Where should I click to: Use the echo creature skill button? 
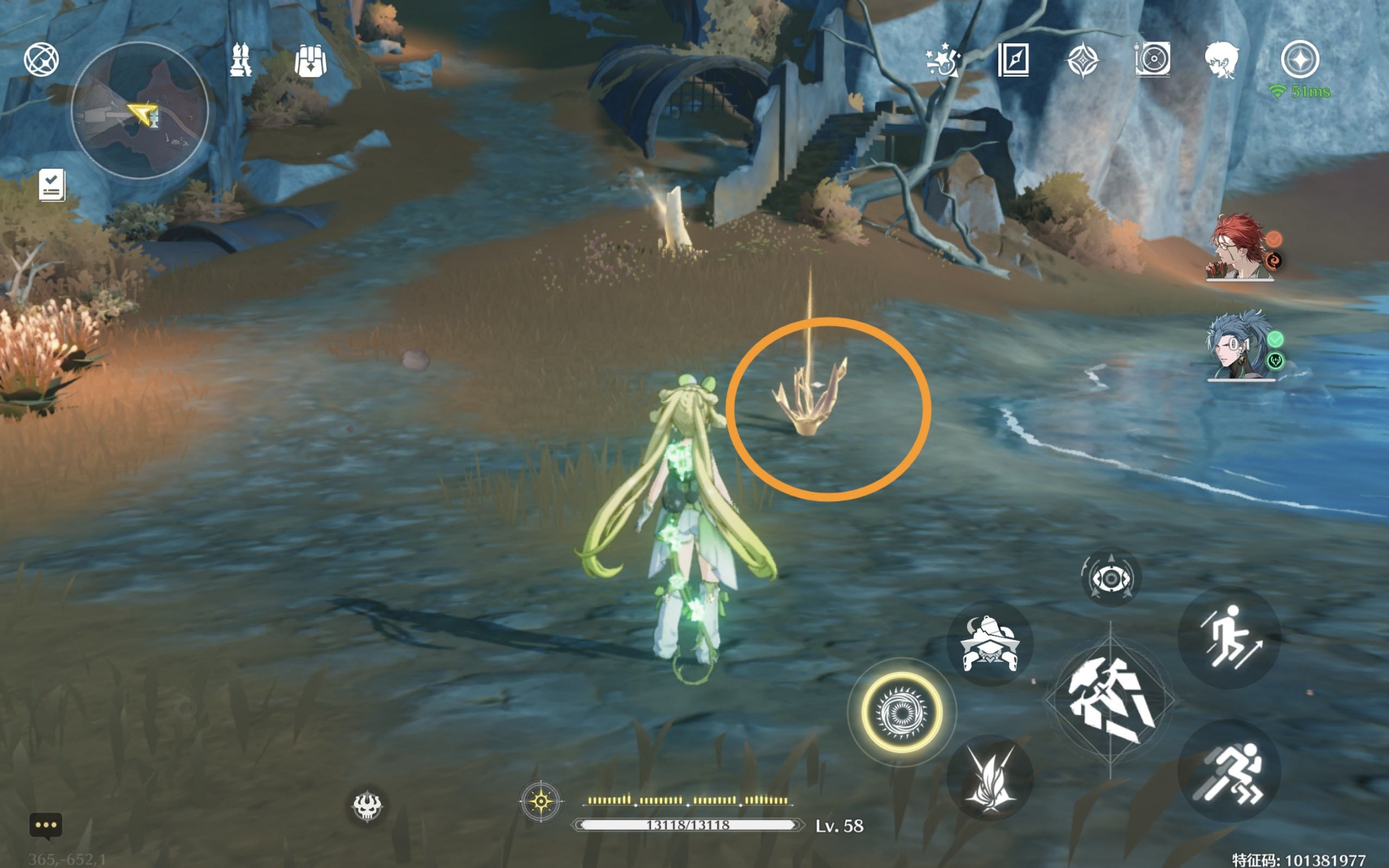point(990,643)
